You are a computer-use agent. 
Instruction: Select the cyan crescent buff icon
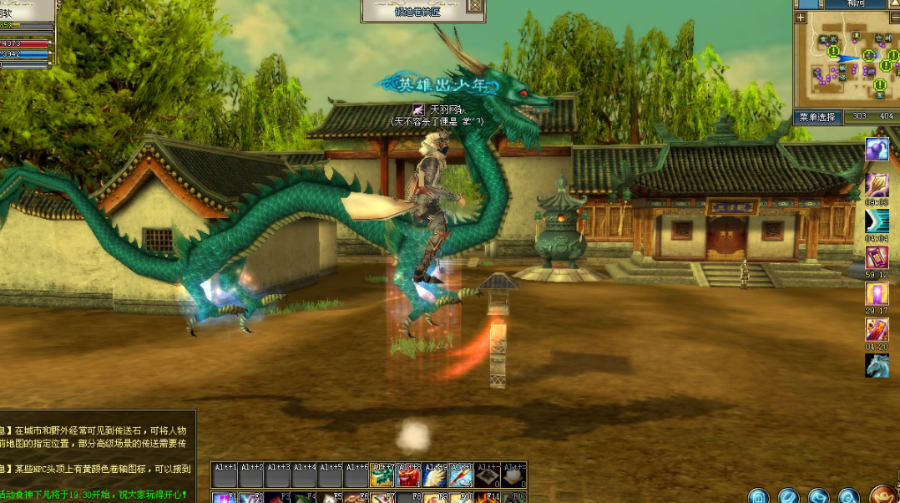click(x=877, y=221)
